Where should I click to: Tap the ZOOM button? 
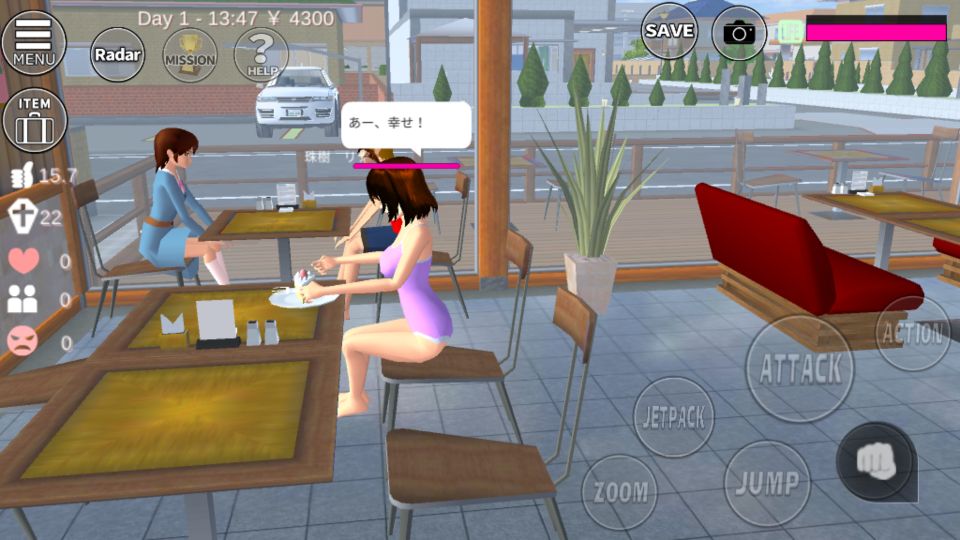point(620,492)
